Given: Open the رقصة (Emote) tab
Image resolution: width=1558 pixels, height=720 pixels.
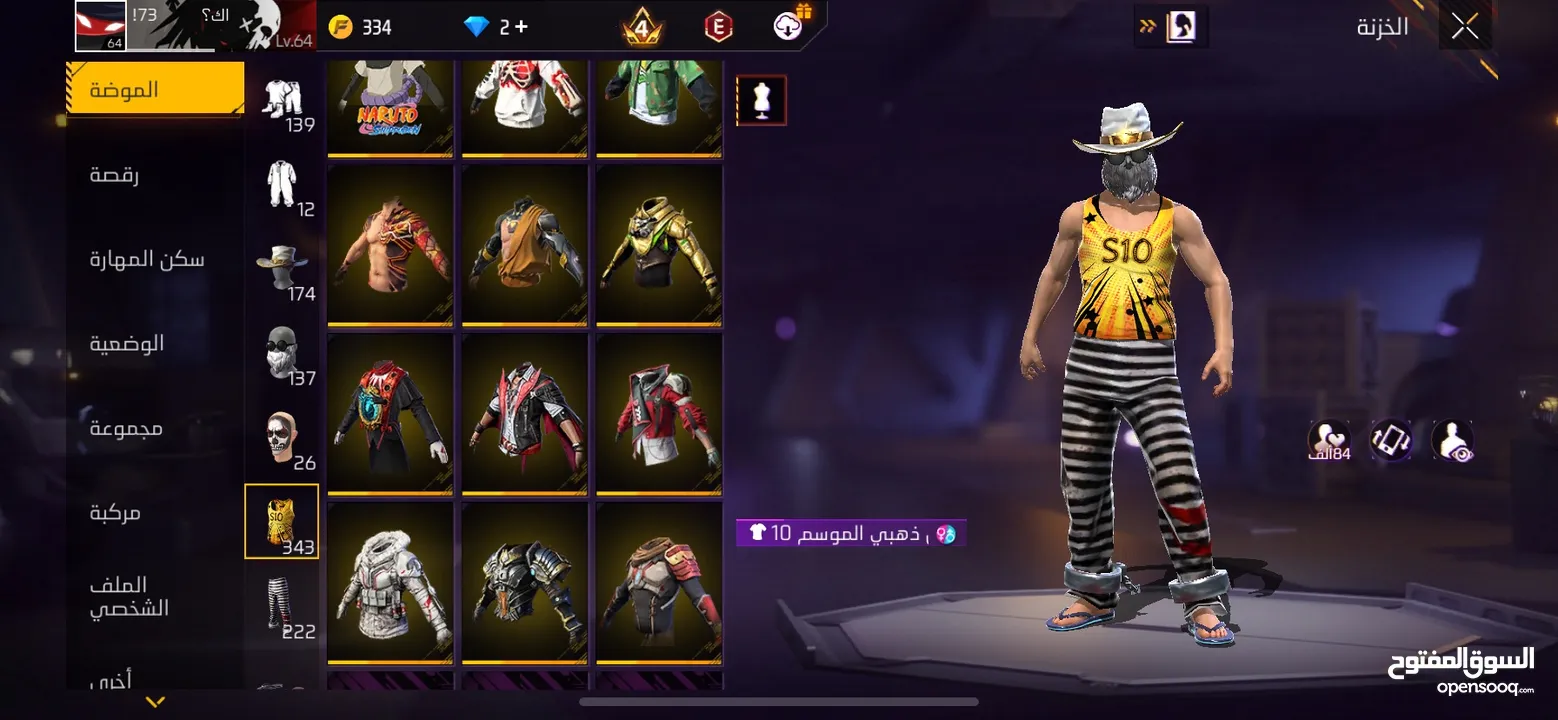Looking at the screenshot, I should (x=115, y=176).
